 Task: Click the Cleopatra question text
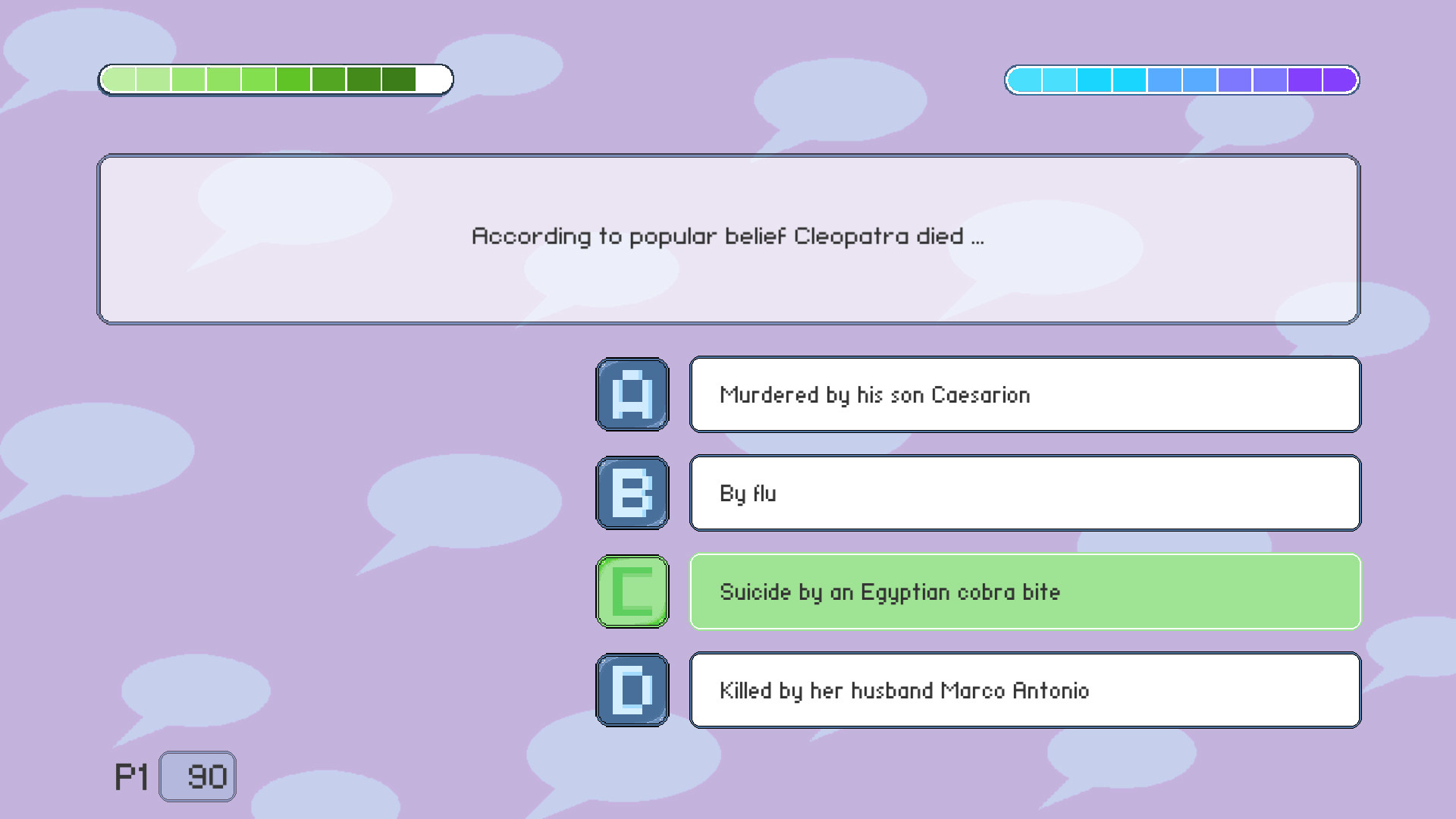(x=728, y=236)
